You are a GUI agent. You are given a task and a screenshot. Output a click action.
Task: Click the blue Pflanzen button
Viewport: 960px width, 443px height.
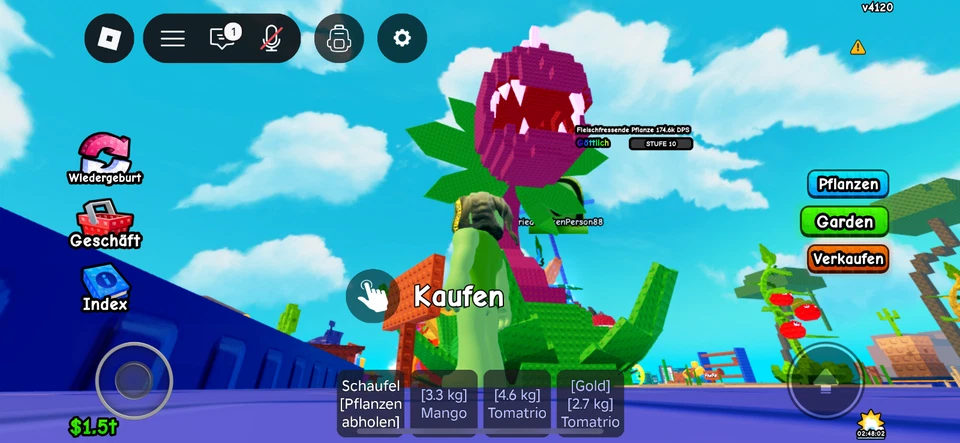coord(848,184)
